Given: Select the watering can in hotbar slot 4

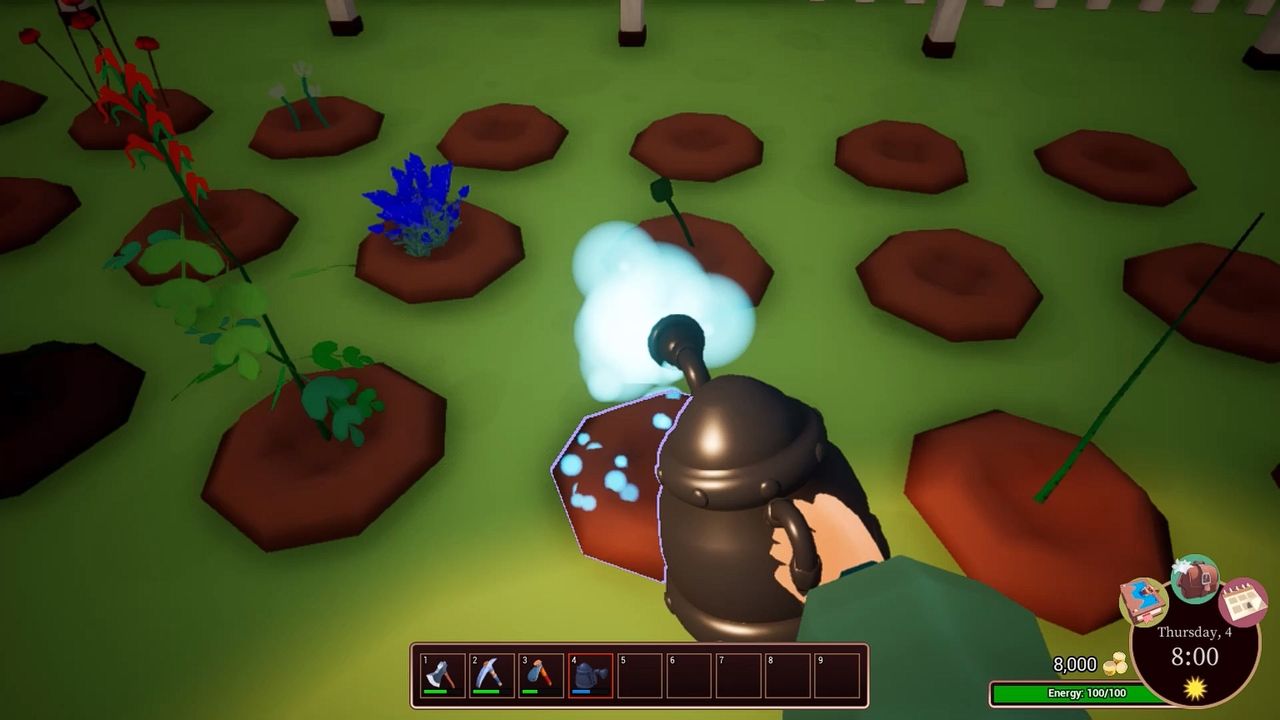Looking at the screenshot, I should 589,672.
